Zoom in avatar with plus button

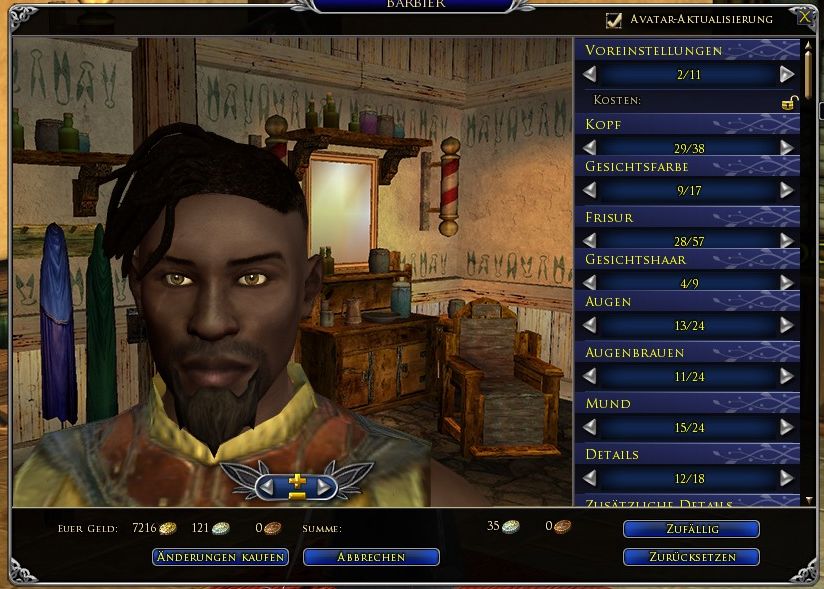point(297,480)
